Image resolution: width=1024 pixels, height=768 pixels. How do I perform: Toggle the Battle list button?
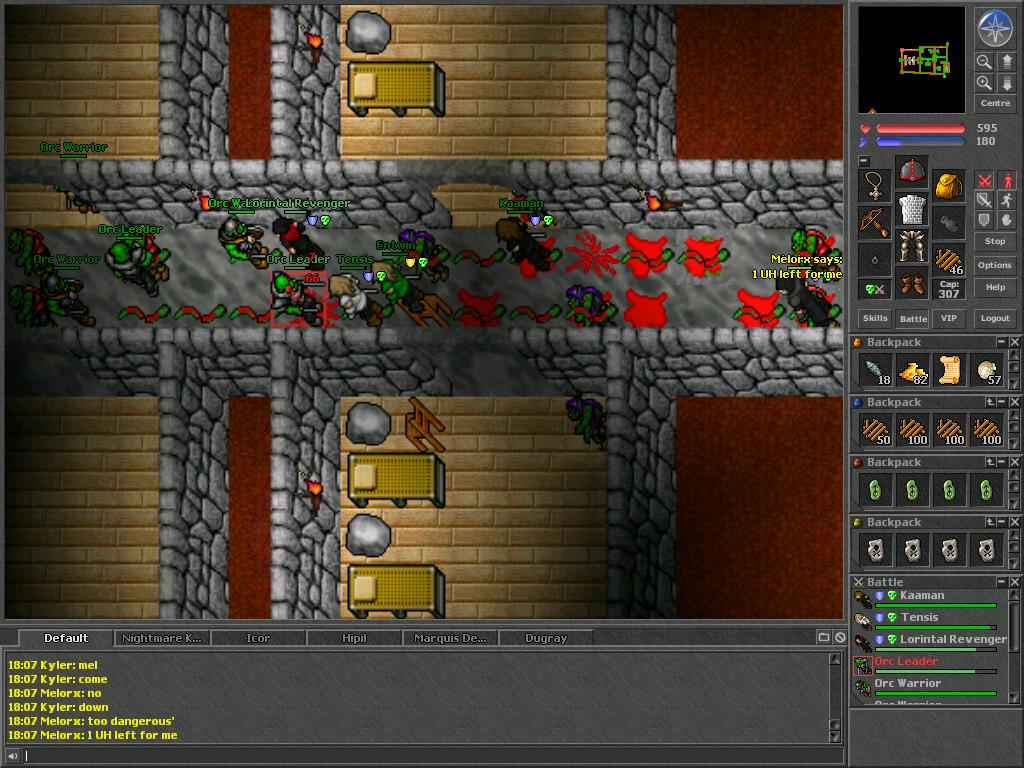[913, 318]
